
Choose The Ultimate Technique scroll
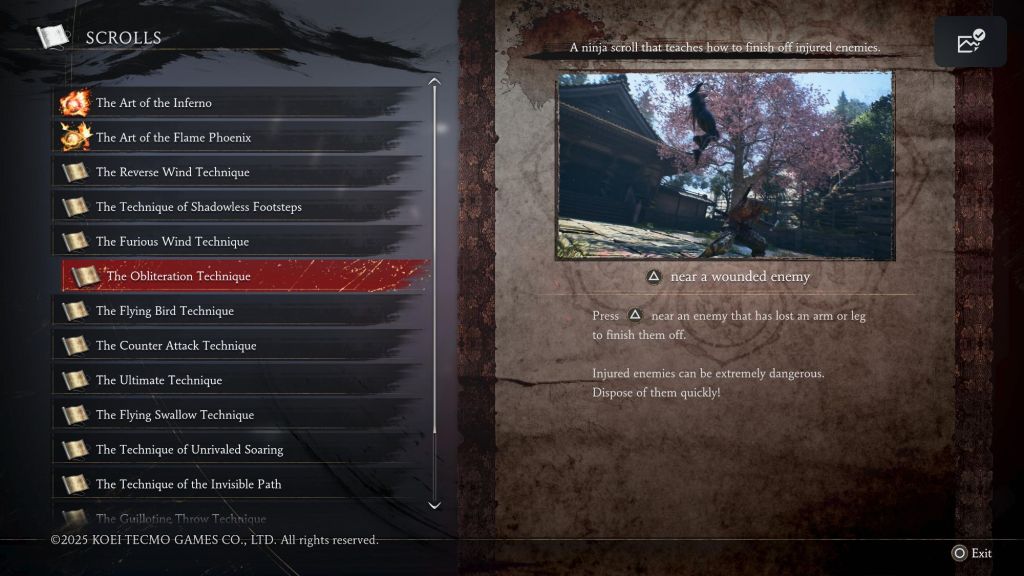[158, 380]
